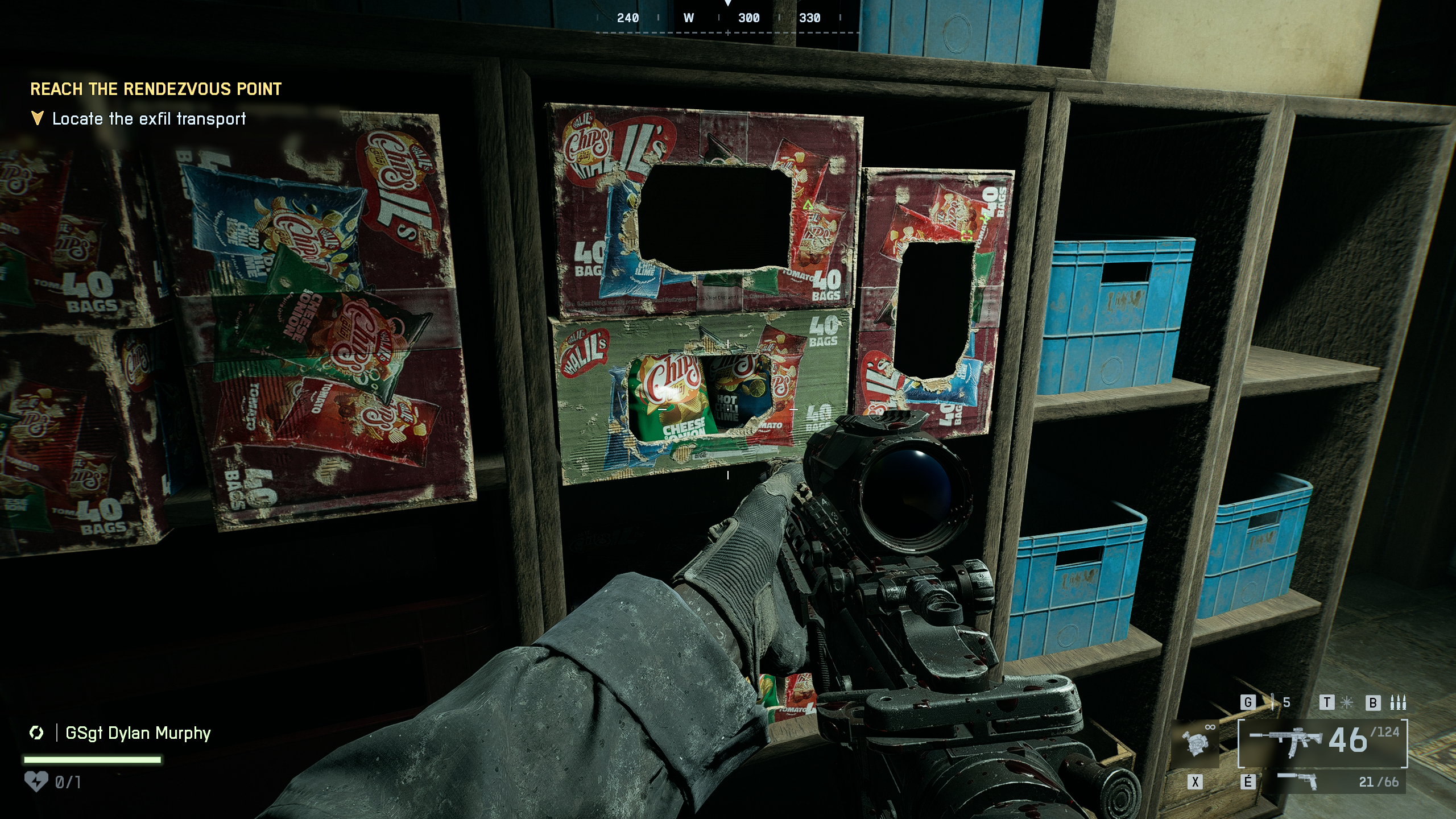Click the compass heading strip

coord(727,19)
